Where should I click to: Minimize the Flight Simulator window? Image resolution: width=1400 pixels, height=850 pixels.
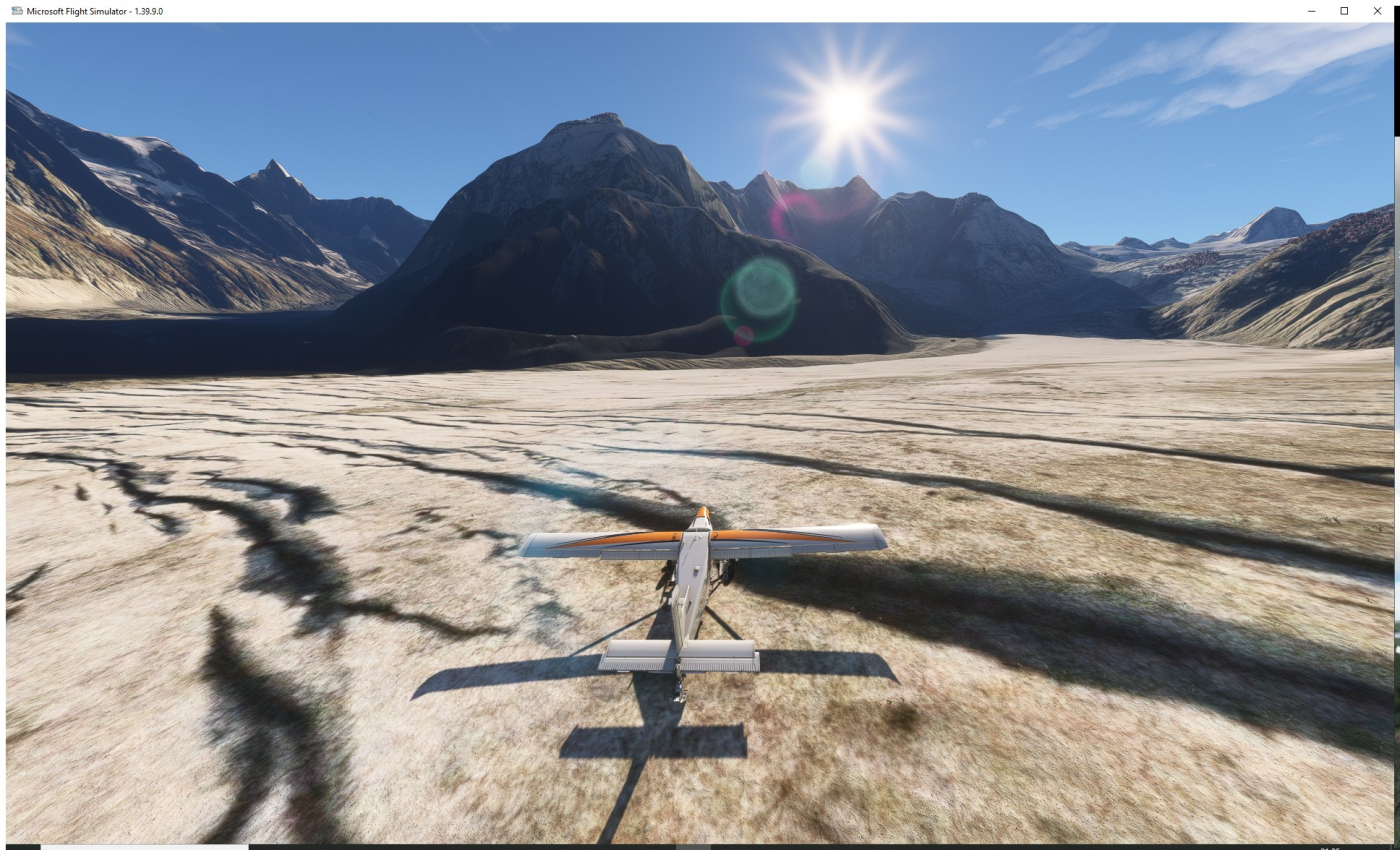pos(1312,11)
